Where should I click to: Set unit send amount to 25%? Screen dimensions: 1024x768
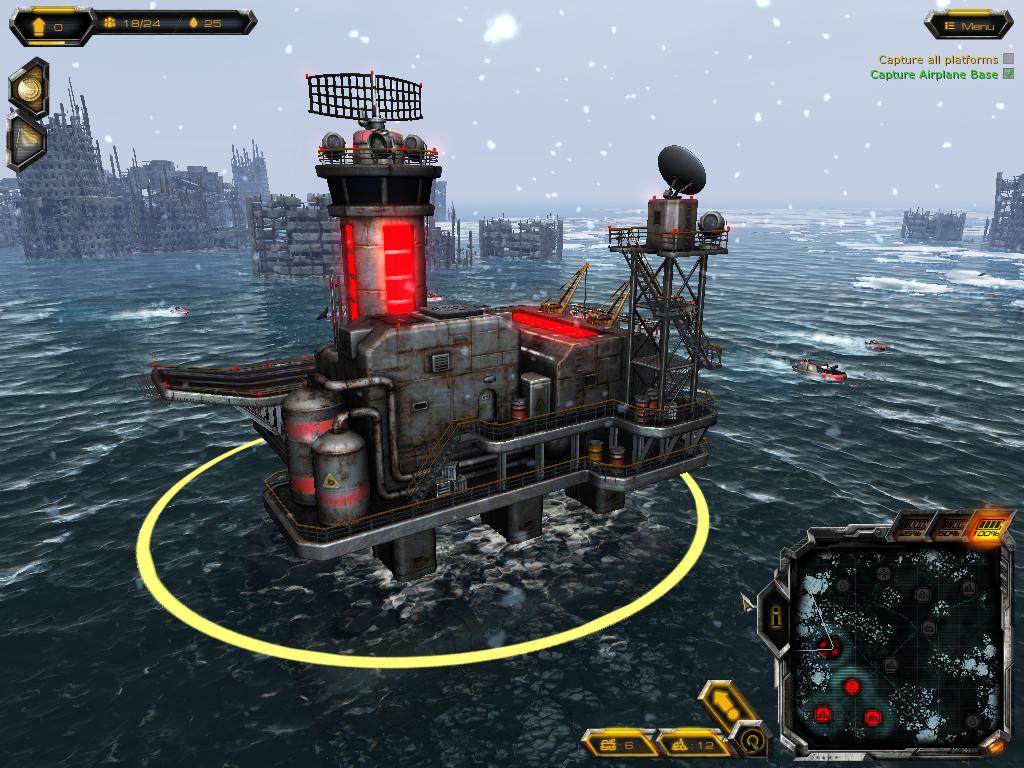tap(910, 530)
